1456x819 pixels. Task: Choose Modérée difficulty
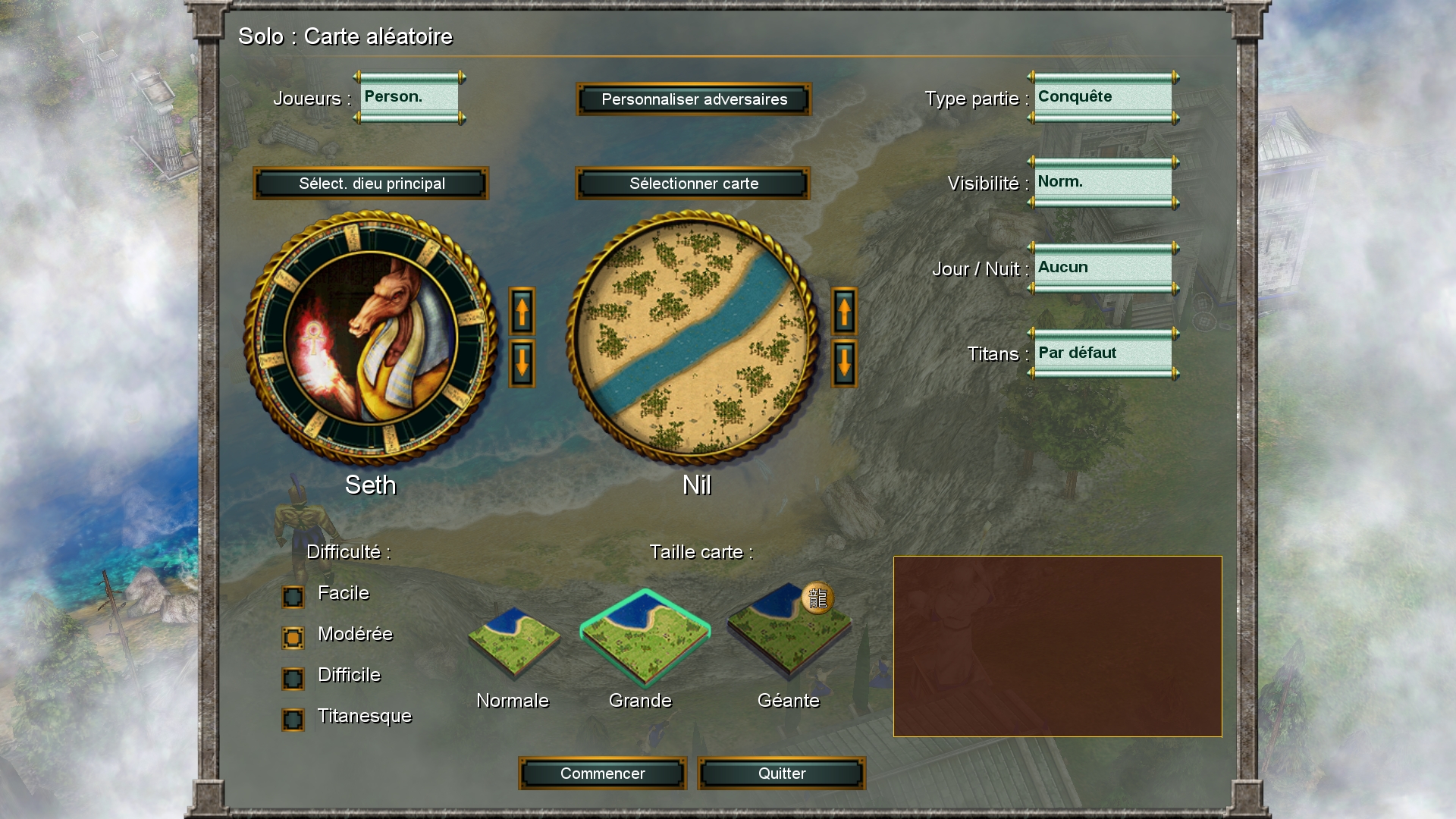293,638
